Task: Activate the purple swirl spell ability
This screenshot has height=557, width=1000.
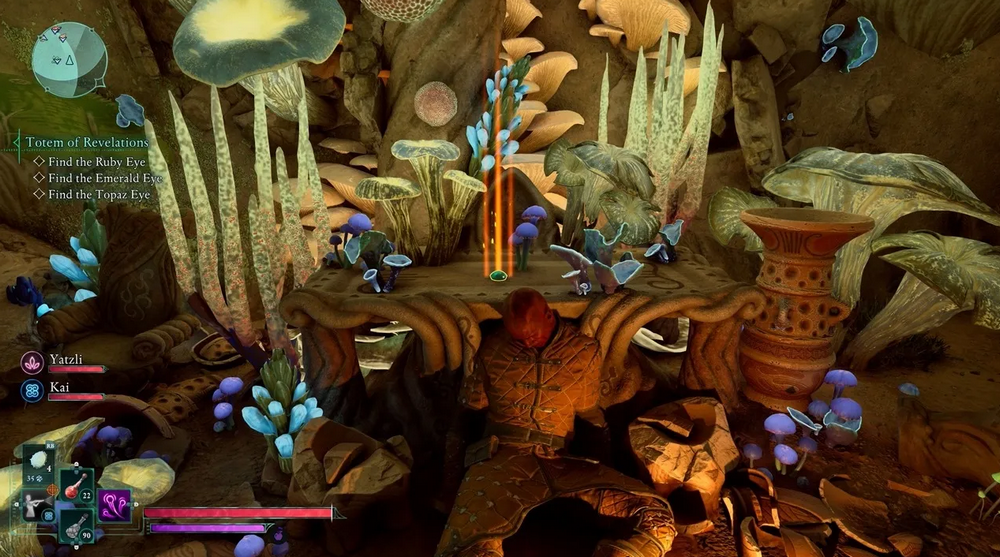Action: 114,505
